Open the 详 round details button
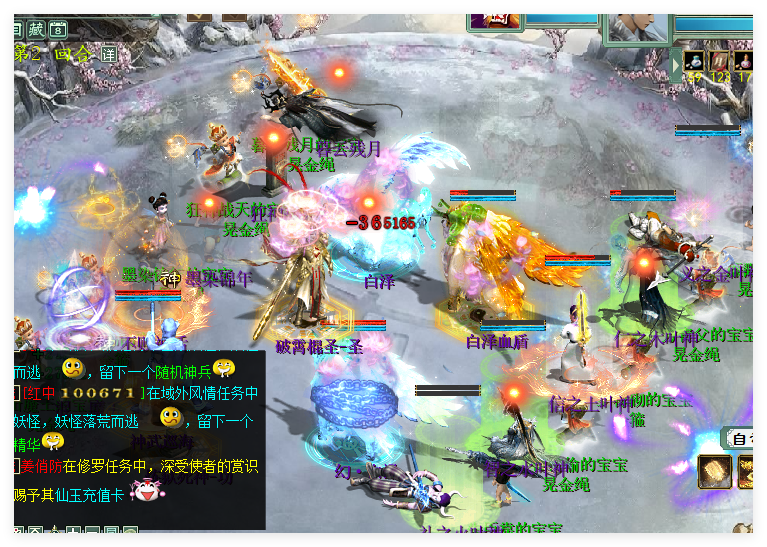This screenshot has height=547, width=767. coord(108,54)
